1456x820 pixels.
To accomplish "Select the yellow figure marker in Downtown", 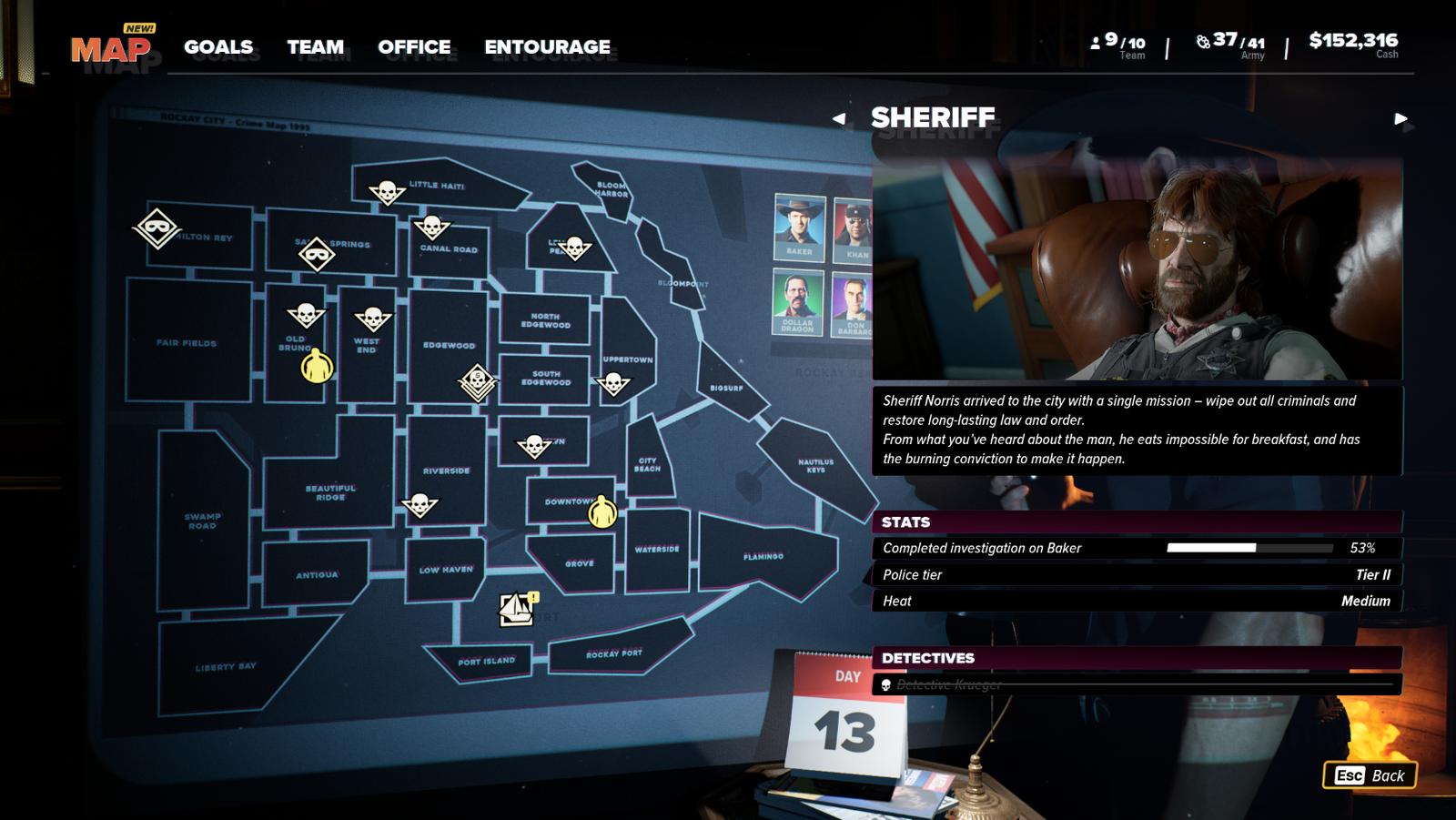I will pos(602,512).
